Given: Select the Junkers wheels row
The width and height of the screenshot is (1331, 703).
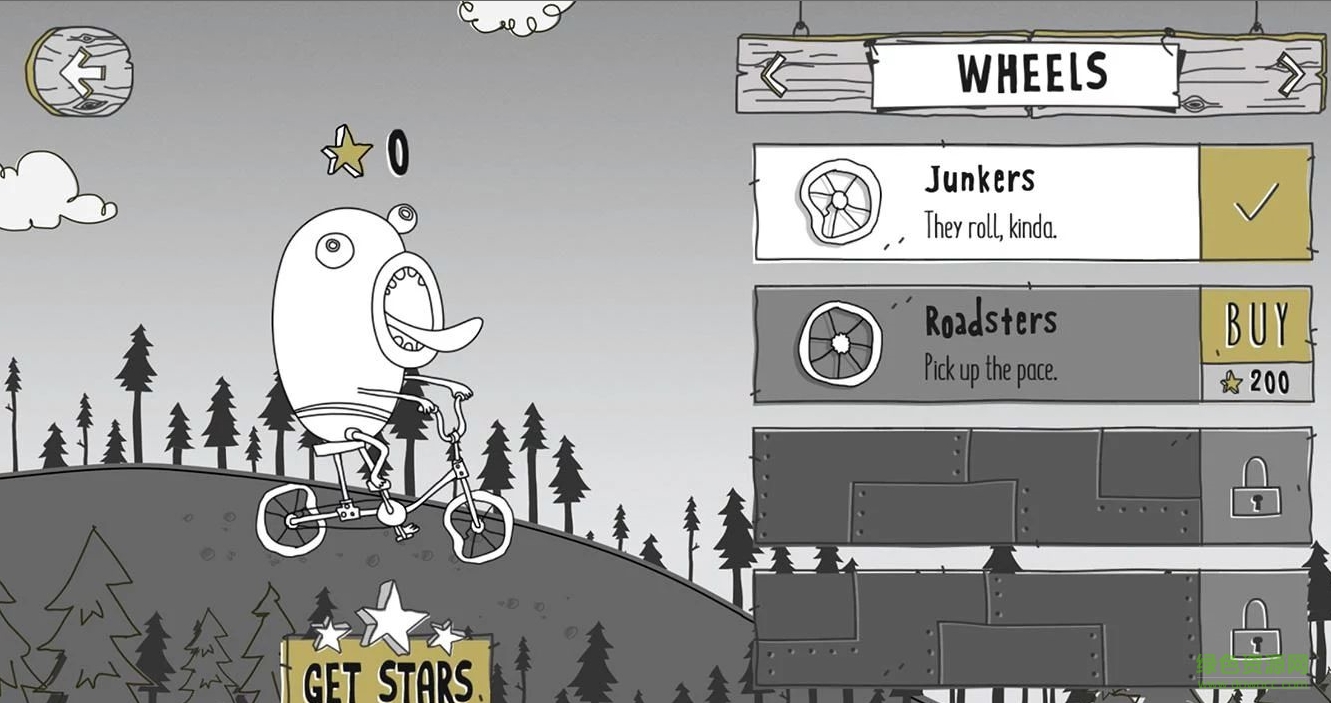Looking at the screenshot, I should pyautogui.click(x=976, y=203).
